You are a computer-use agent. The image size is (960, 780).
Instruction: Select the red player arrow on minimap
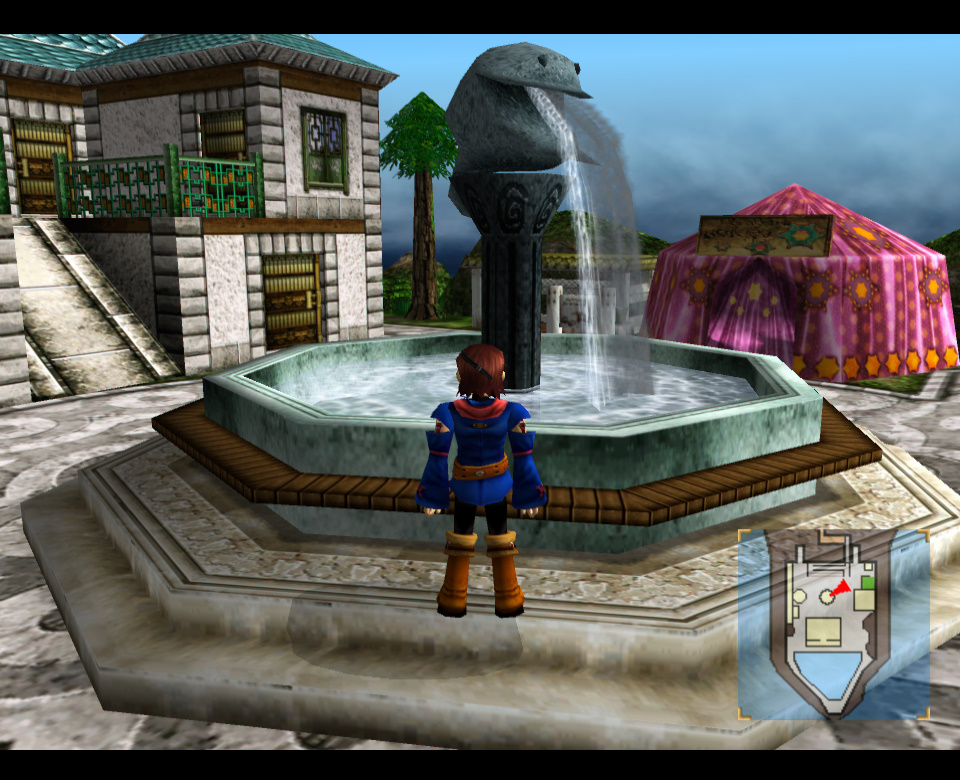(841, 588)
